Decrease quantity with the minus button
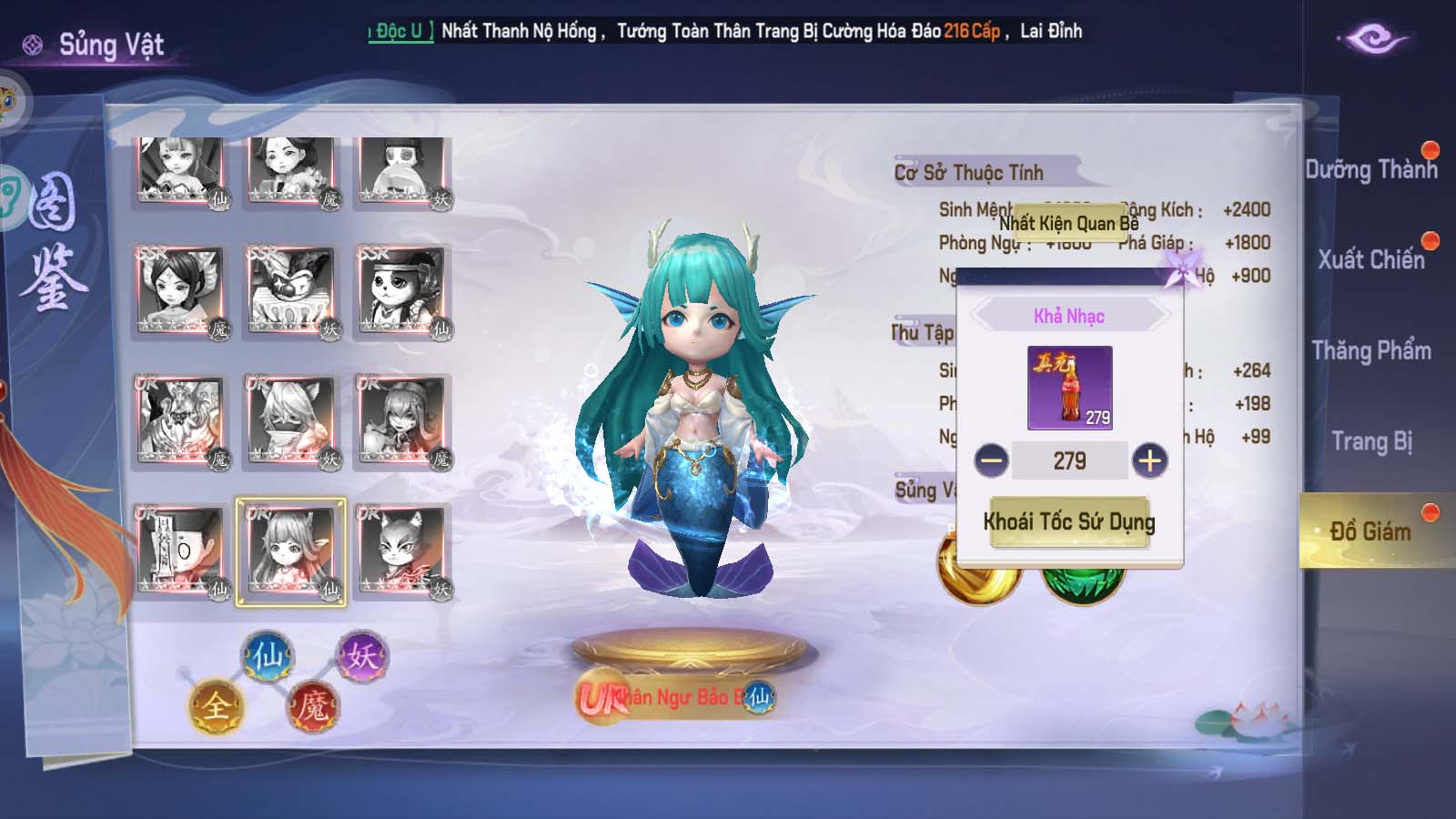Image resolution: width=1456 pixels, height=819 pixels. (991, 460)
